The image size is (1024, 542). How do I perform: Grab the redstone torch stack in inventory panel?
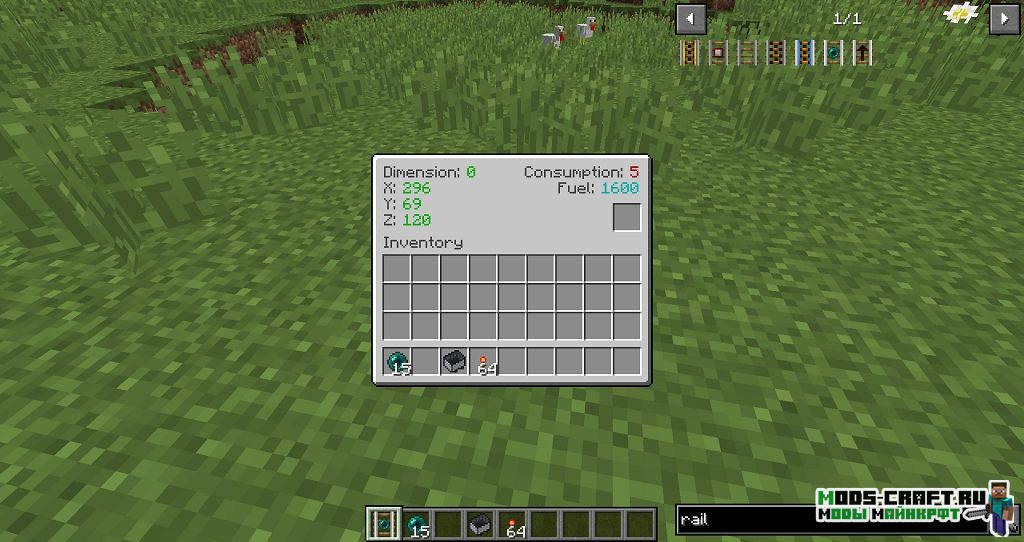click(x=485, y=362)
